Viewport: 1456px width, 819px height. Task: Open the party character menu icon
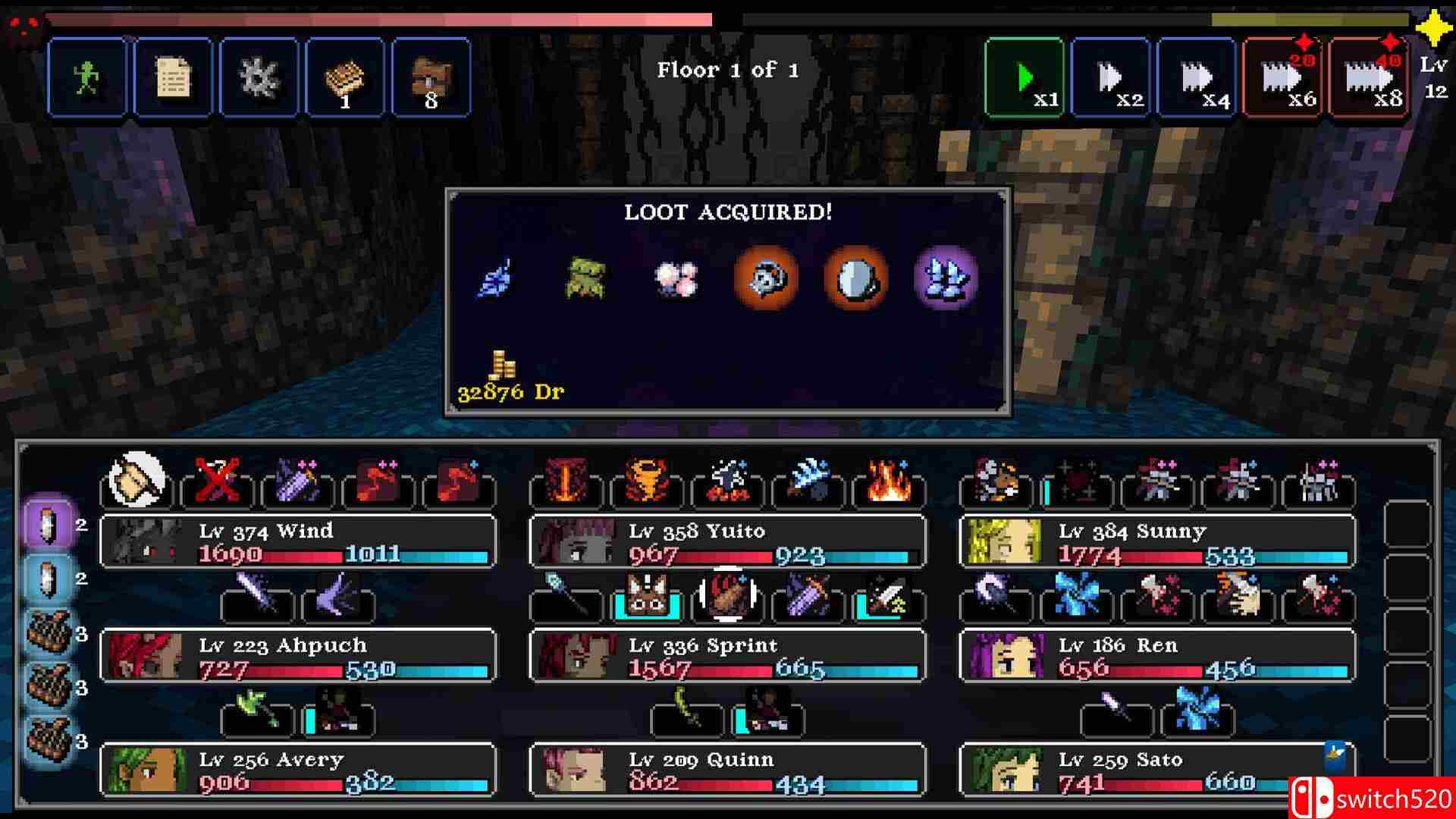point(86,76)
